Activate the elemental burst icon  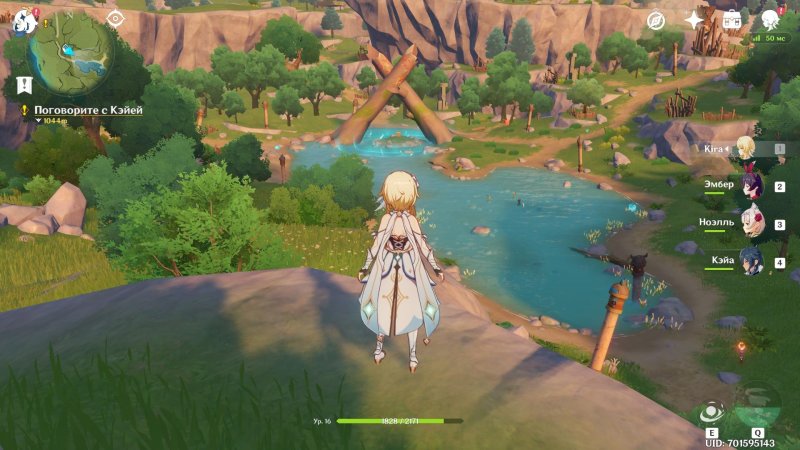pos(757,406)
